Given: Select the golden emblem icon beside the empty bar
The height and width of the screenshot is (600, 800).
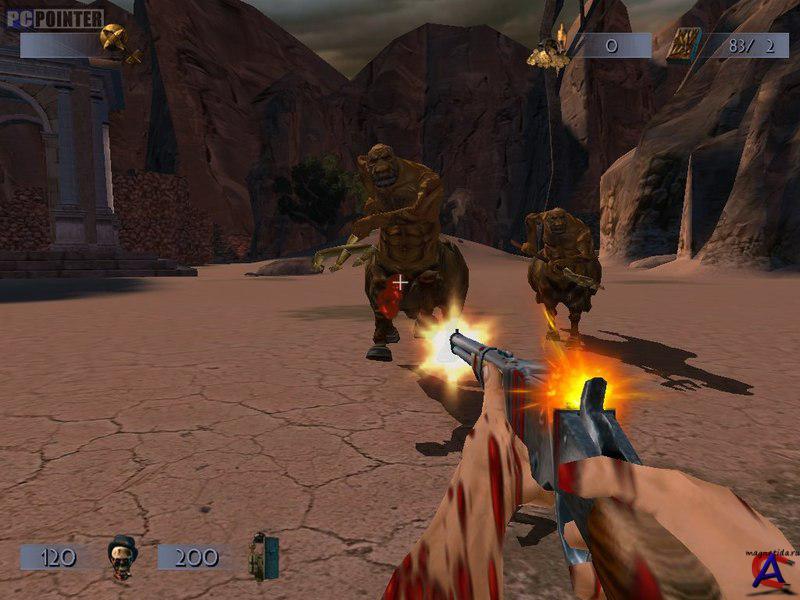Looking at the screenshot, I should pos(118,42).
